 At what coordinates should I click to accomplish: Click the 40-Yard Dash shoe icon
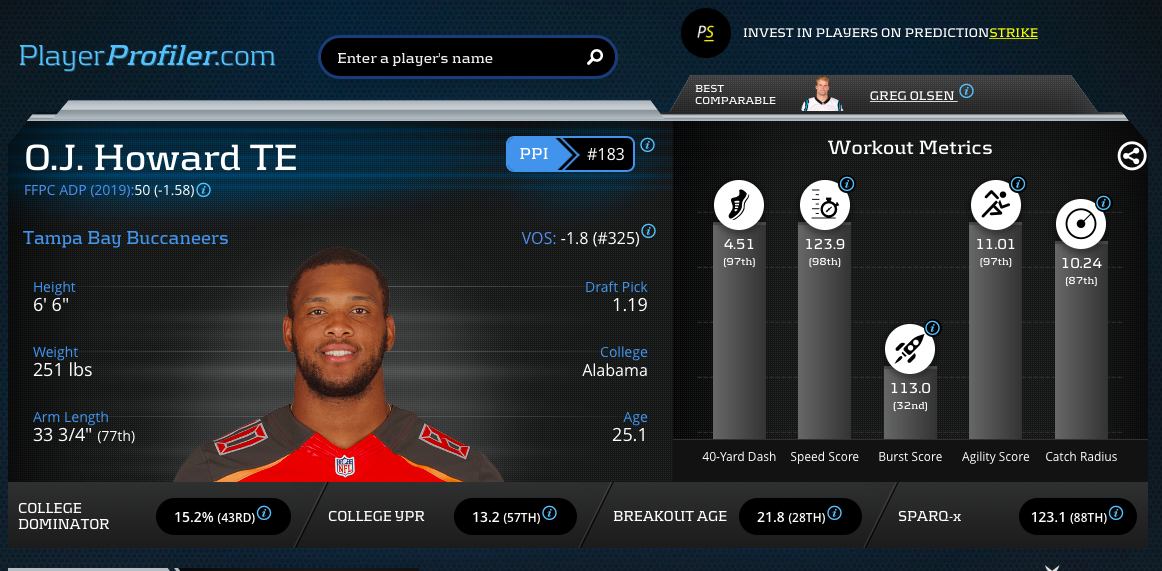click(739, 206)
